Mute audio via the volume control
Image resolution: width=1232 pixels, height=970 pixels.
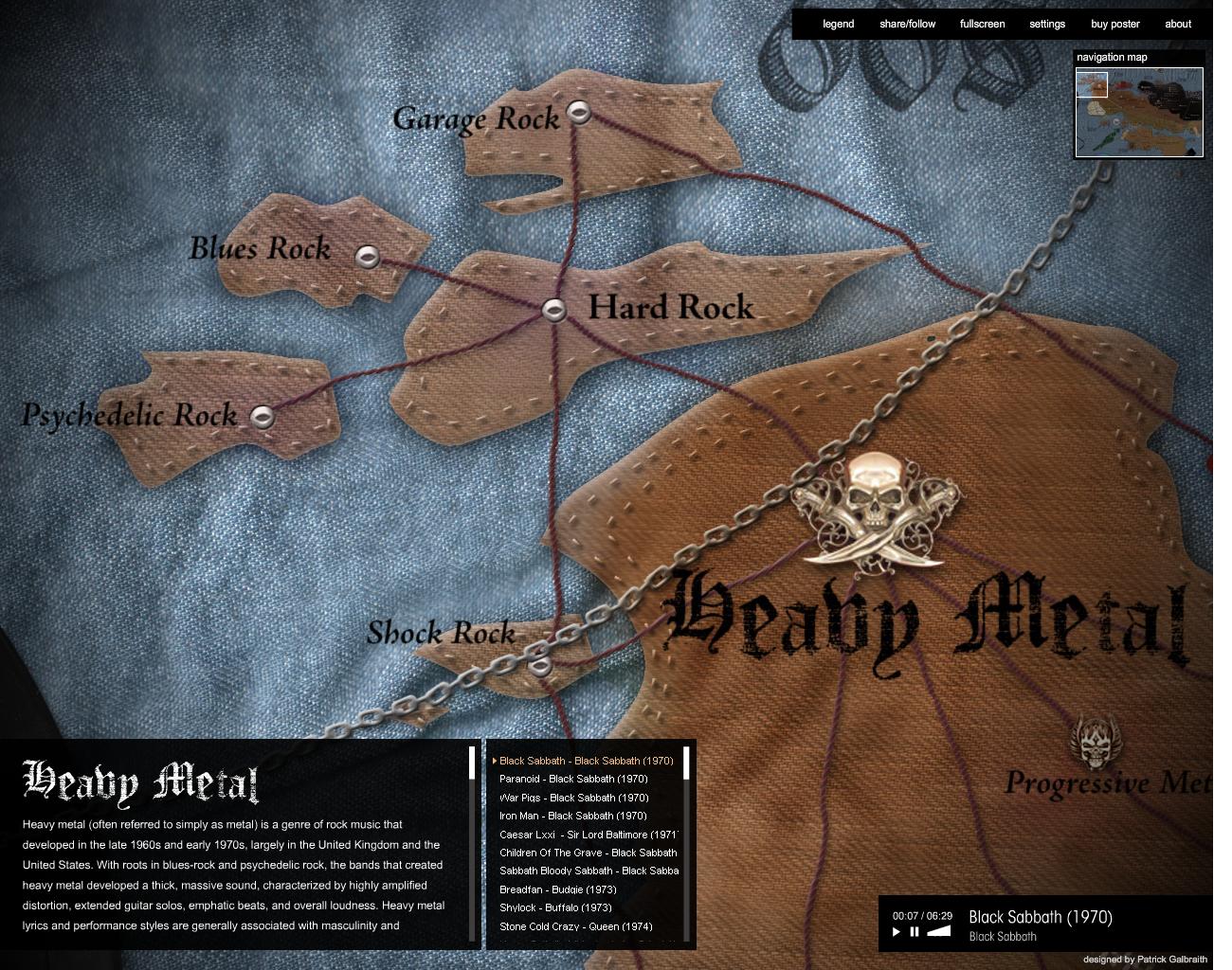coord(939,931)
